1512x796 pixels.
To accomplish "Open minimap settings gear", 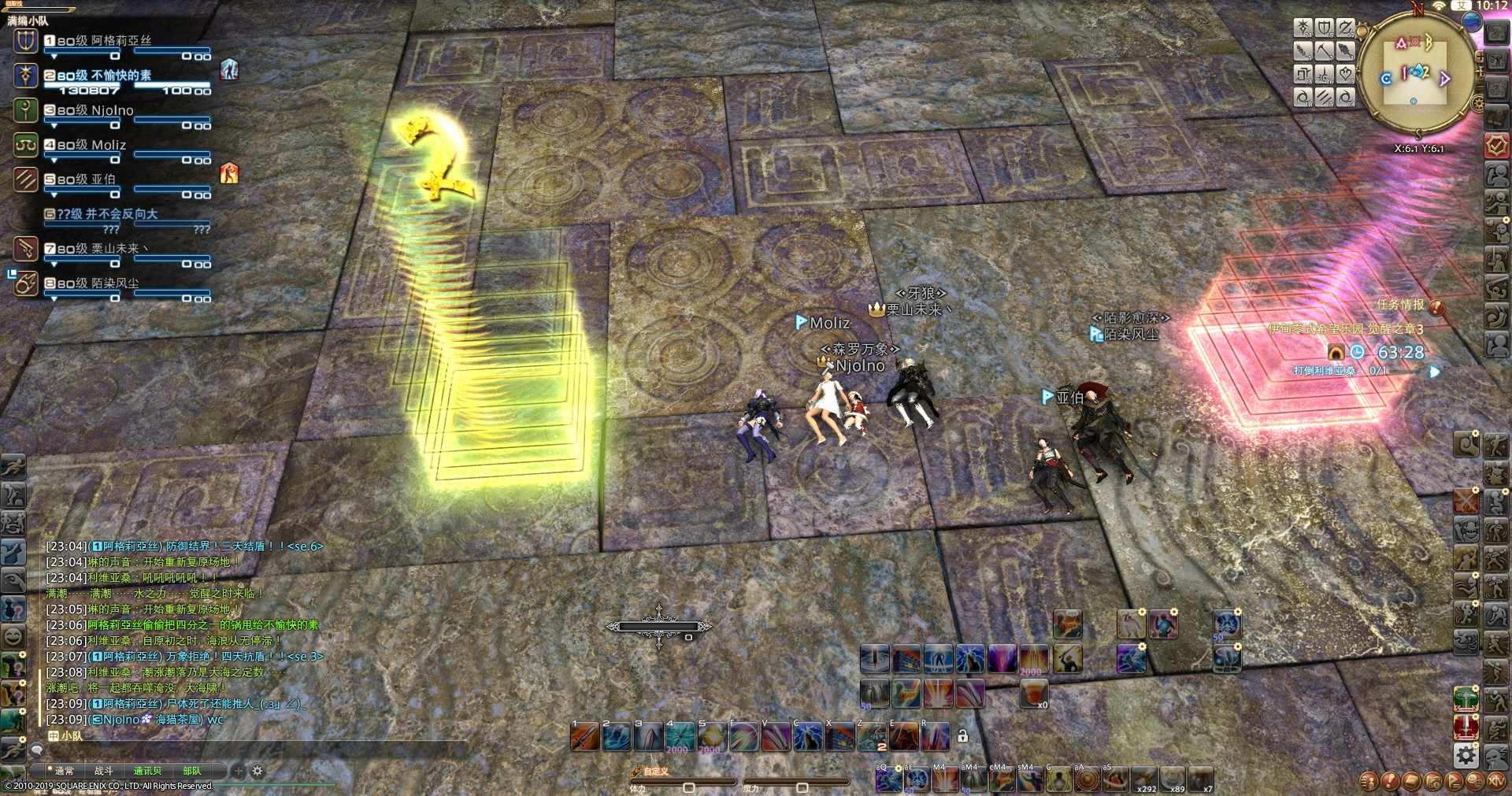I will (1478, 103).
